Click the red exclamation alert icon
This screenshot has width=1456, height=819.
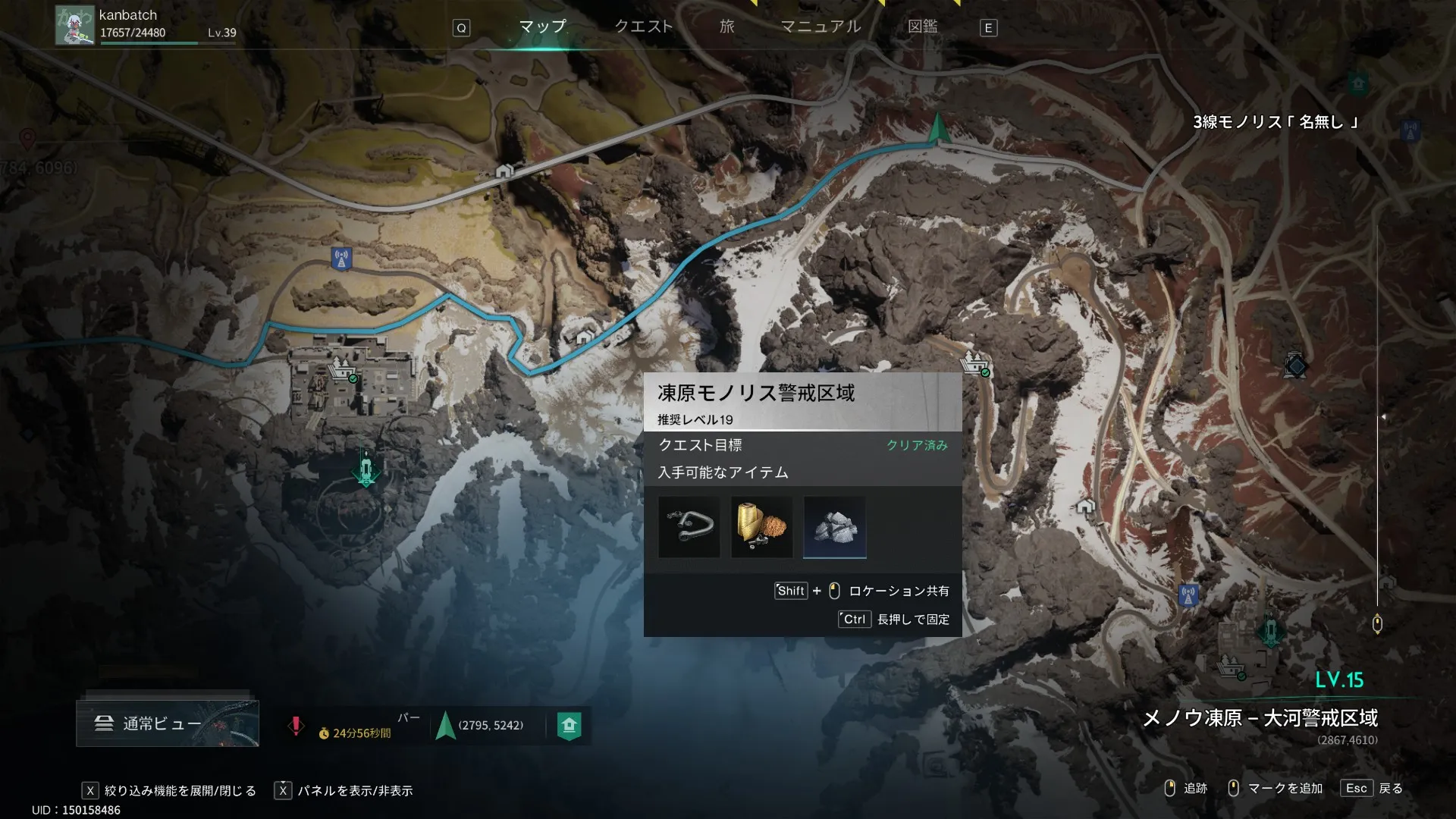pyautogui.click(x=296, y=726)
